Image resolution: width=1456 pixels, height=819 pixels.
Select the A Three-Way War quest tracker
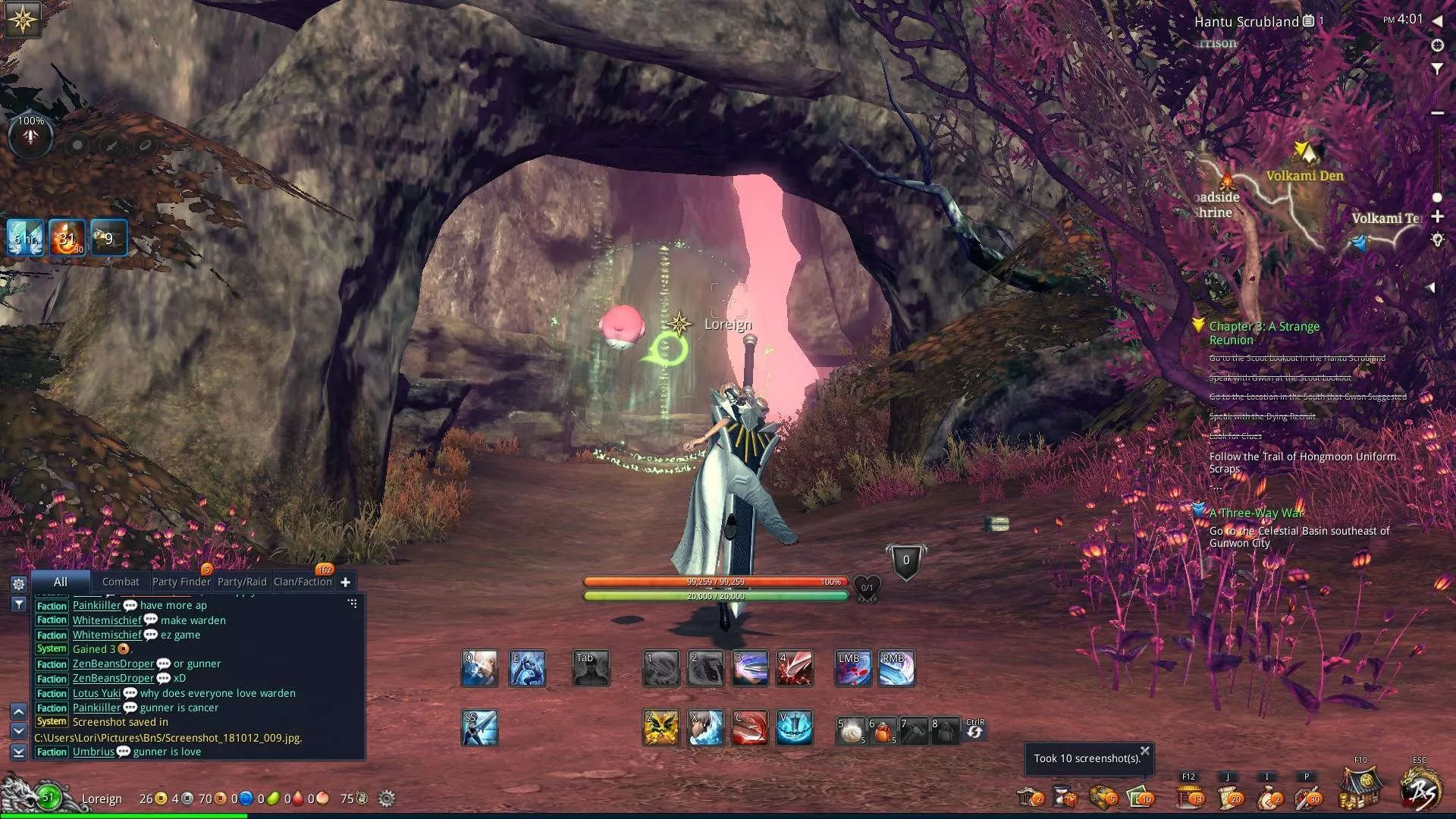pos(1256,513)
